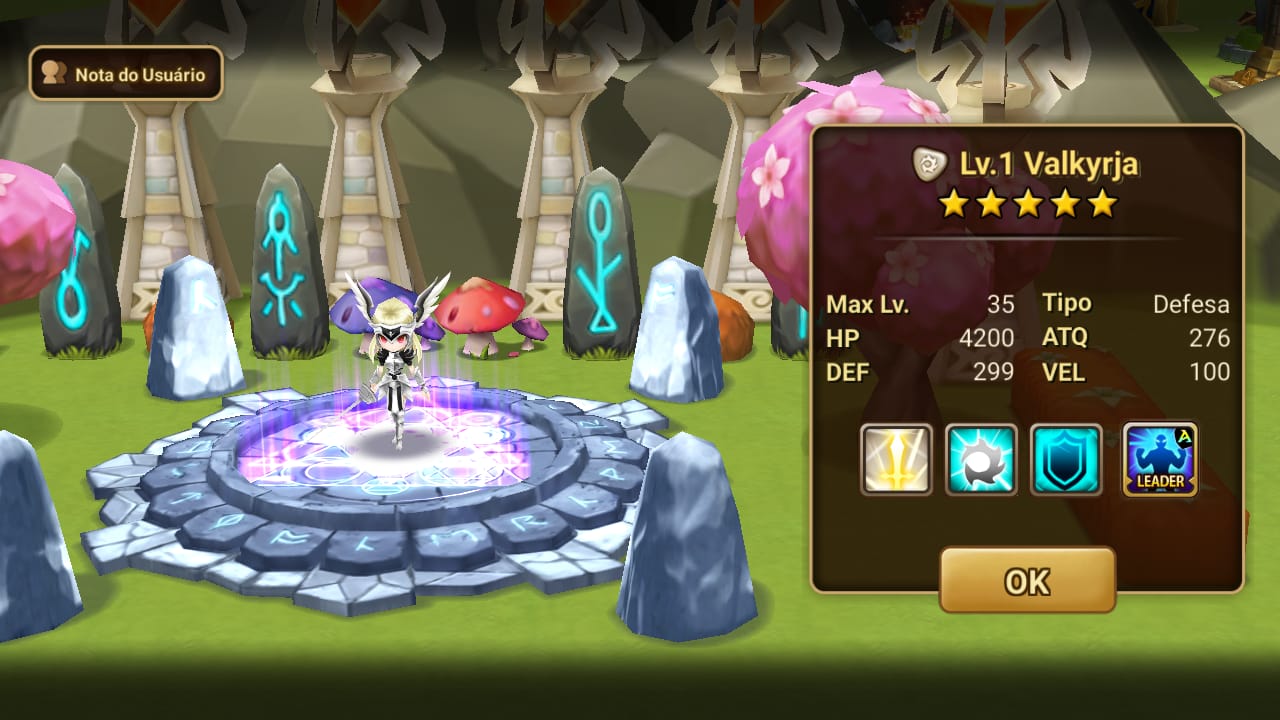Open the Nota do Usuário panel
1280x720 pixels.
126,74
